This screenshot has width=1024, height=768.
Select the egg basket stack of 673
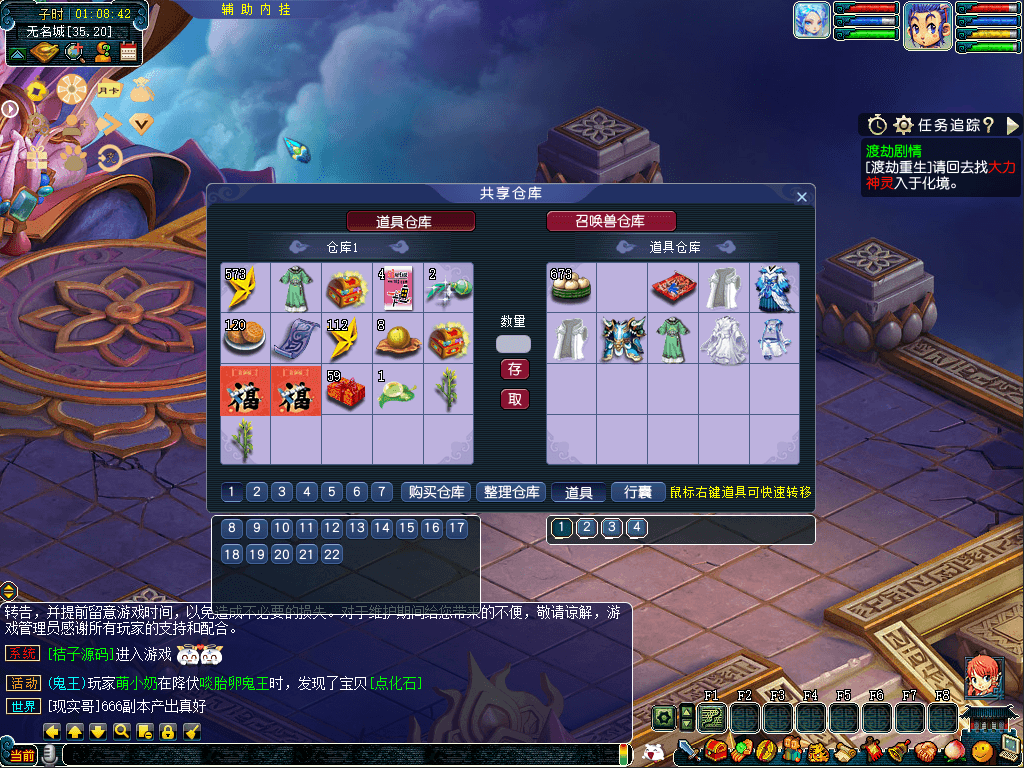[571, 287]
